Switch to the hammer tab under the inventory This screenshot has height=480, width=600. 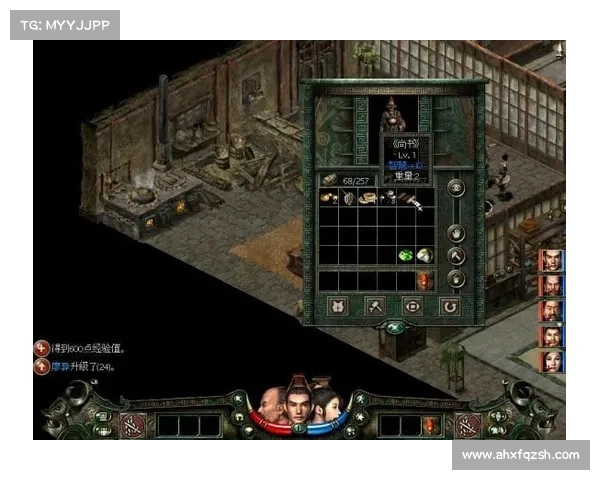click(375, 306)
